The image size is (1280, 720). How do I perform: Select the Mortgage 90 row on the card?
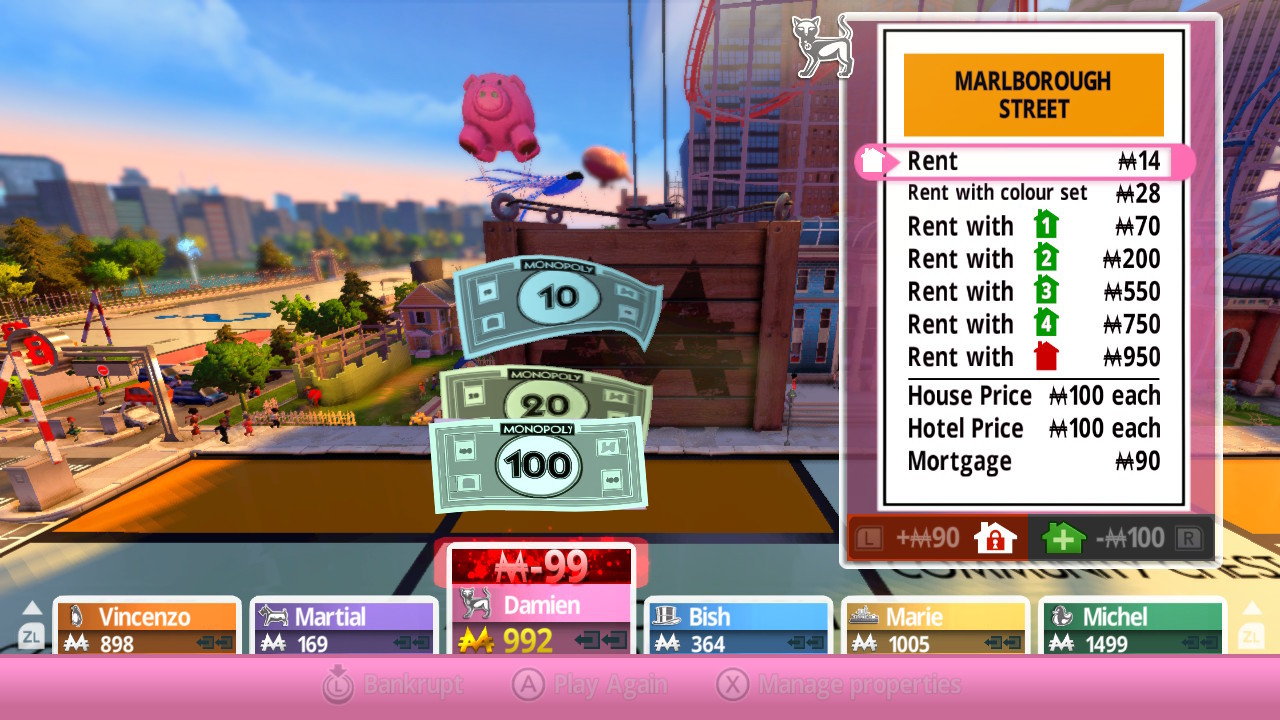coord(1030,461)
